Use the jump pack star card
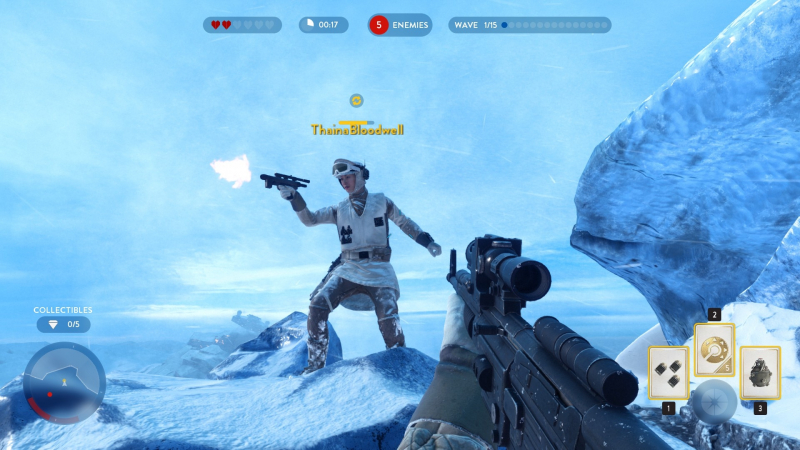This screenshot has width=800, height=450. (x=760, y=372)
